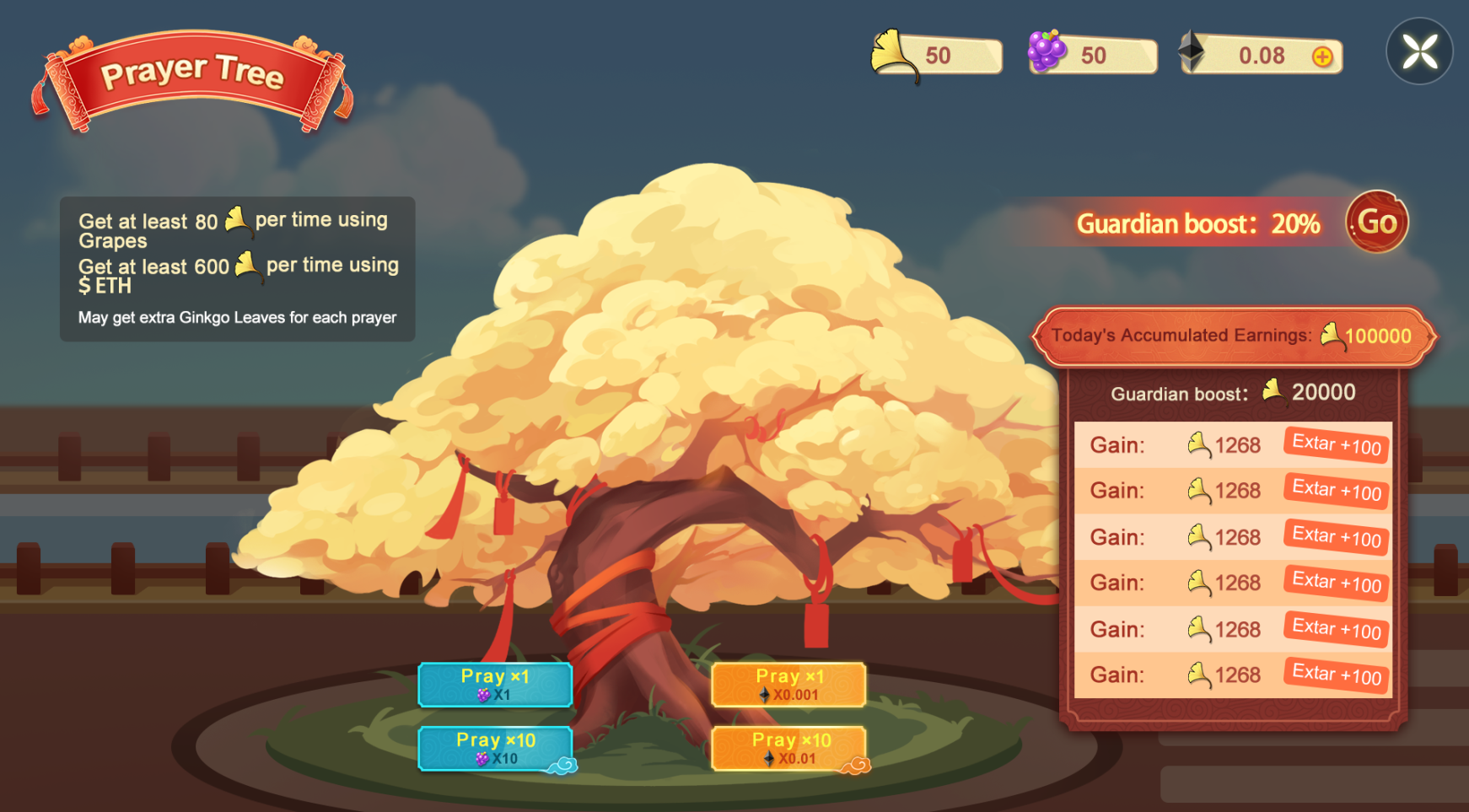Add more ETH with the plus icon
This screenshot has width=1469, height=812.
tap(1322, 56)
